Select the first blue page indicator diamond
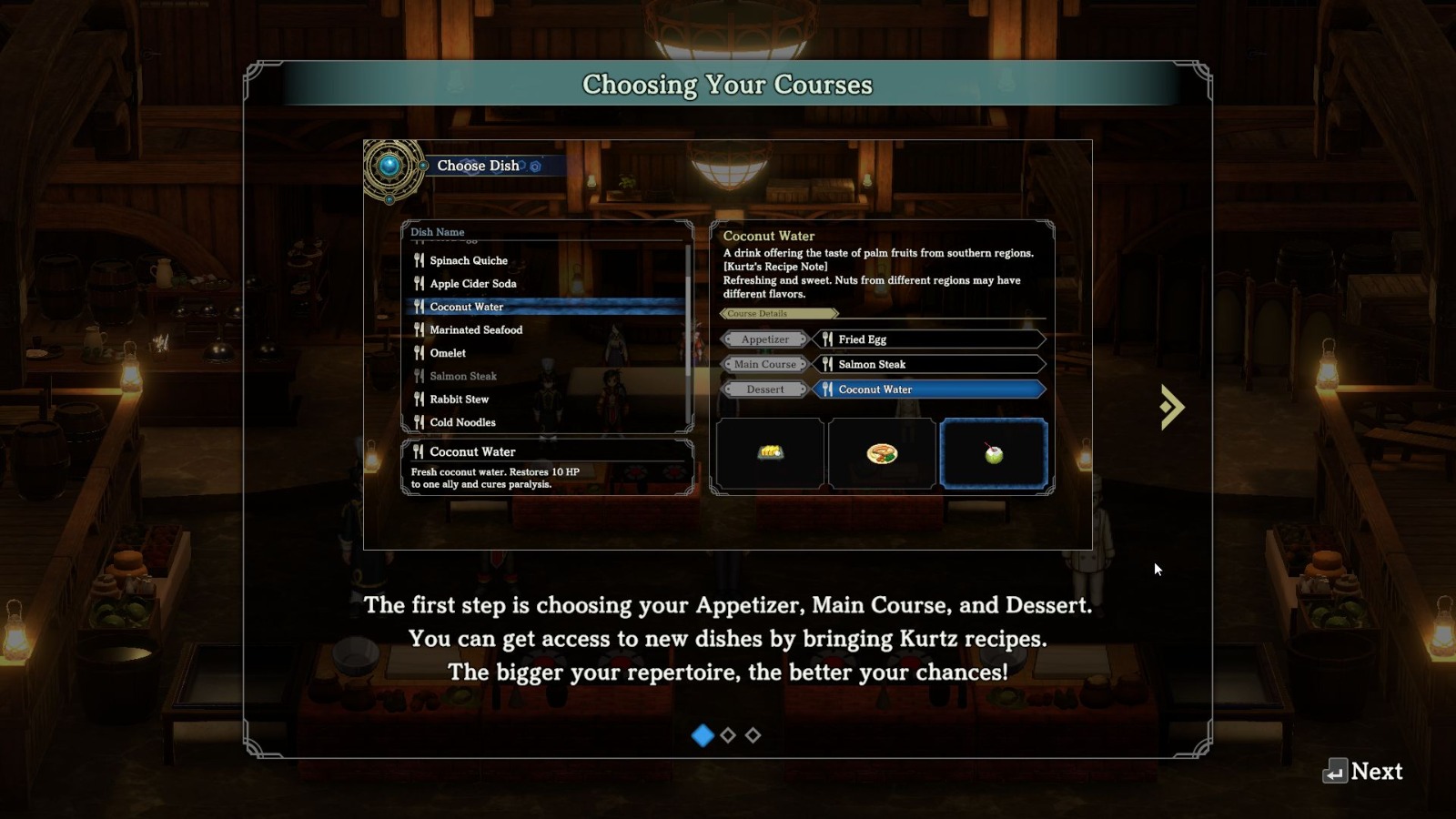 [x=703, y=736]
